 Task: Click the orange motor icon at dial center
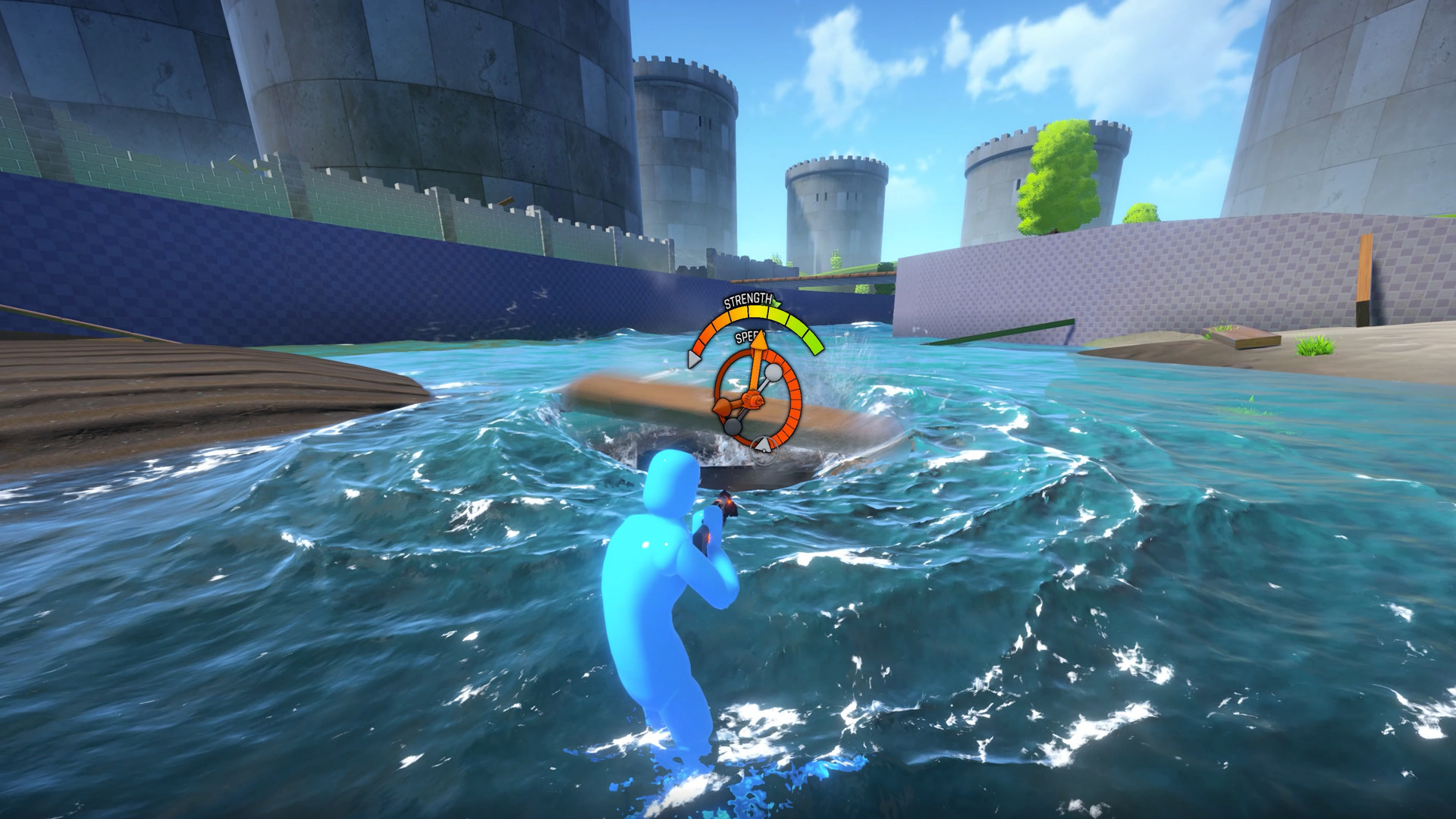pyautogui.click(x=753, y=400)
